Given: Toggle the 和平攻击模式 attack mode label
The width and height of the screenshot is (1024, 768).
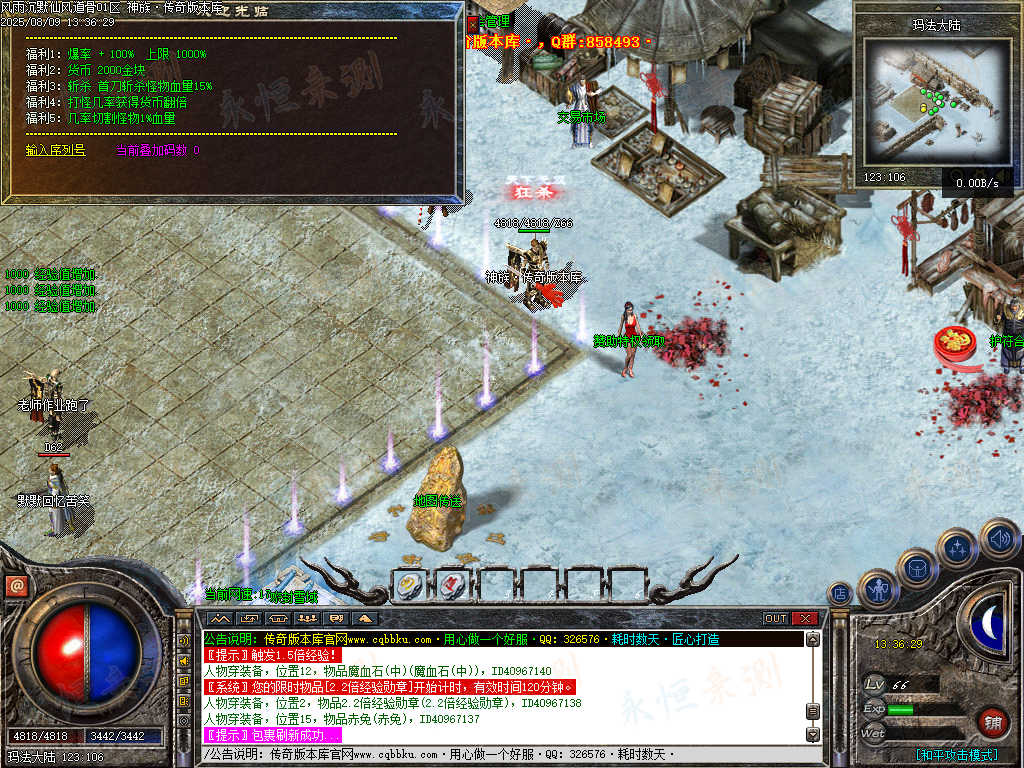Looking at the screenshot, I should 956,754.
